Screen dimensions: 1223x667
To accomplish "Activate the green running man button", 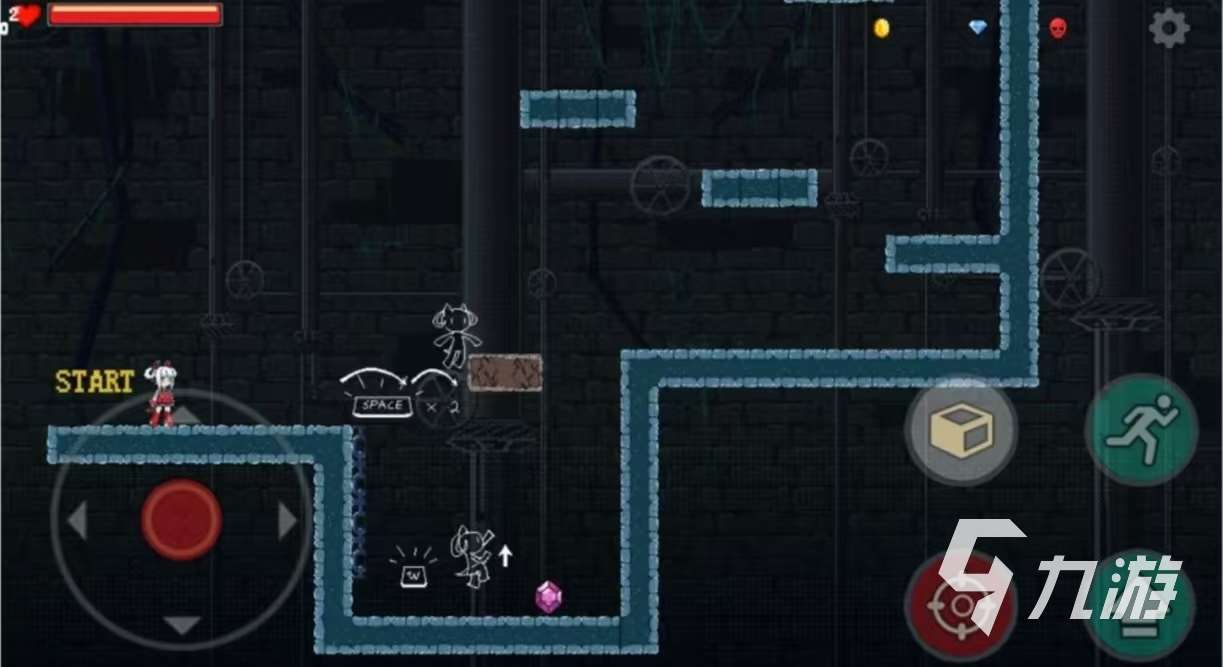I will pos(1141,431).
